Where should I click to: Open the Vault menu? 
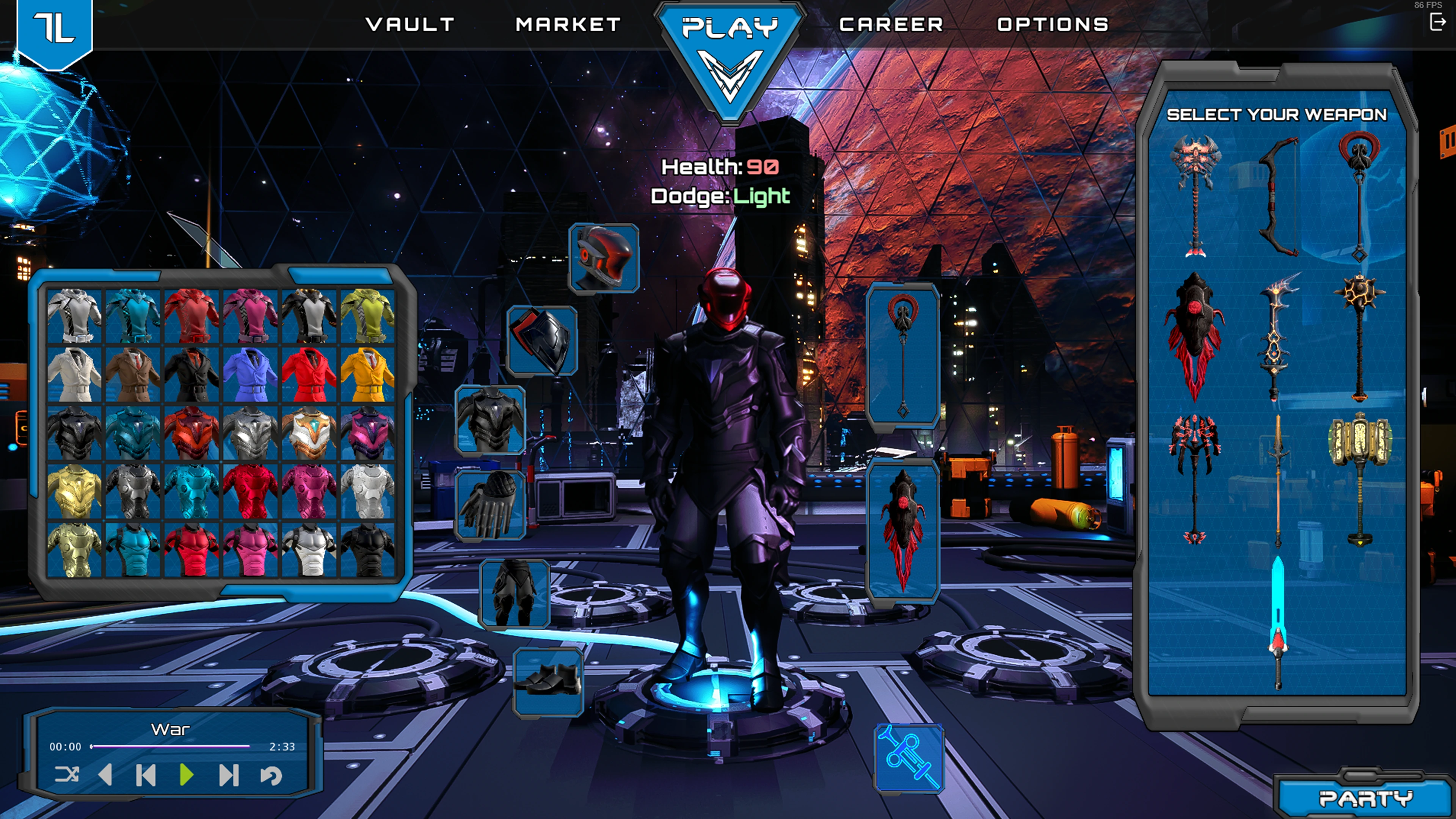(410, 24)
